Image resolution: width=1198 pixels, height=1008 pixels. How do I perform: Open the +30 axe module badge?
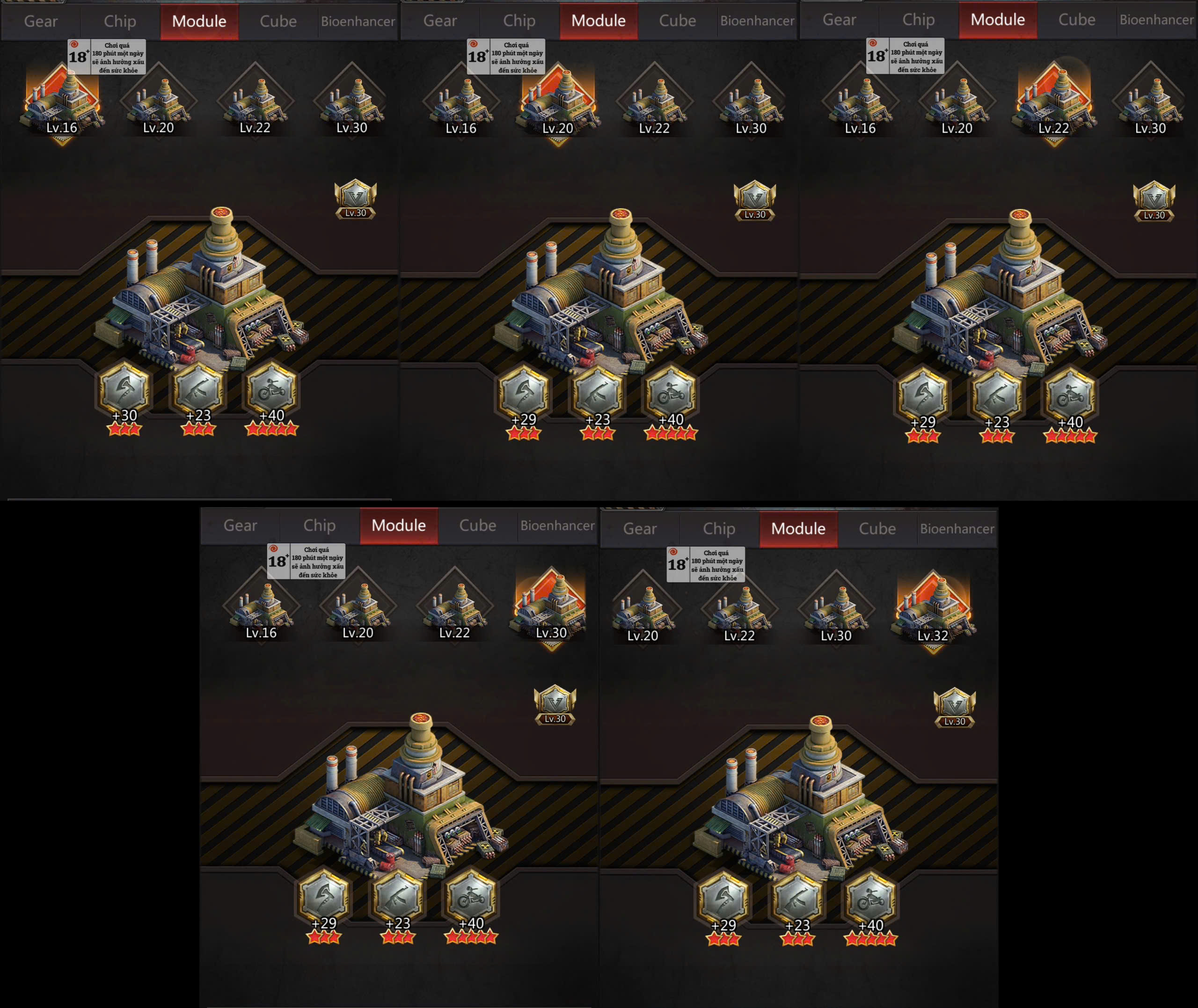point(124,390)
